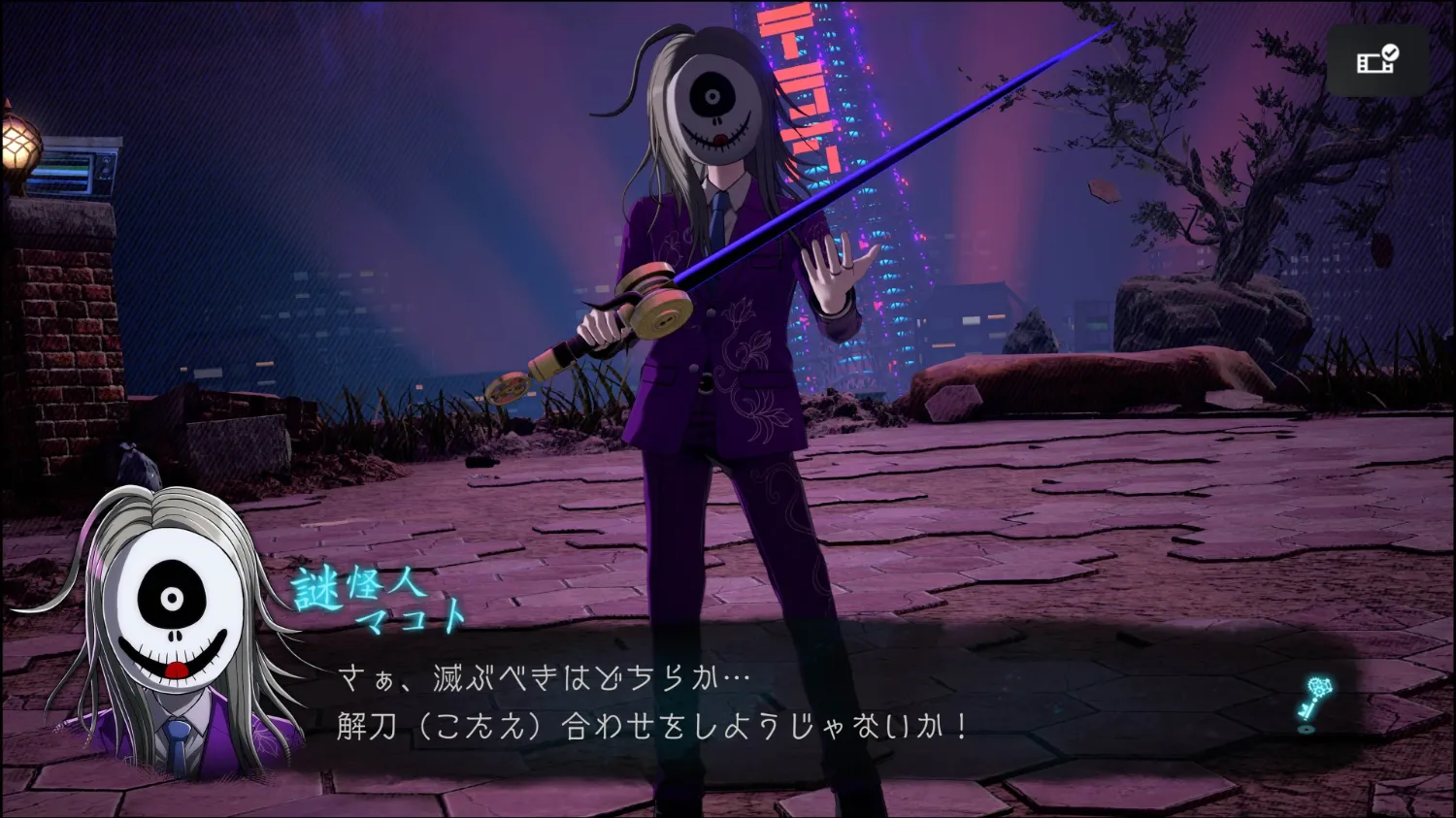Advance dialogue via the glowing key icon

click(1315, 703)
